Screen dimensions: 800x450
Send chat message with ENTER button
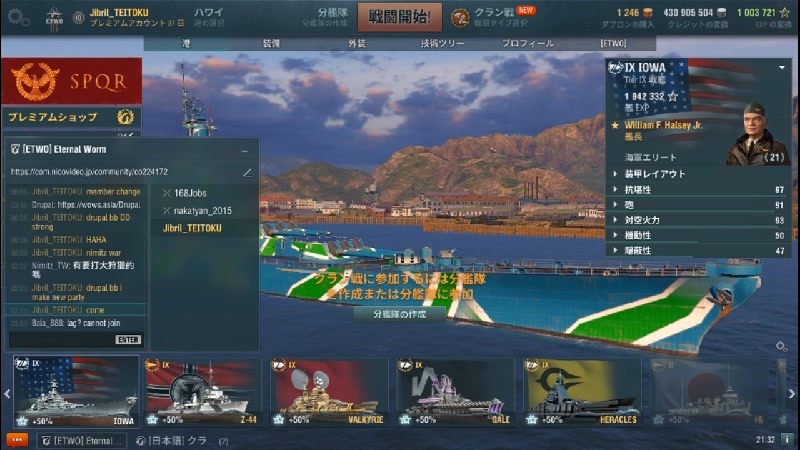pyautogui.click(x=128, y=340)
